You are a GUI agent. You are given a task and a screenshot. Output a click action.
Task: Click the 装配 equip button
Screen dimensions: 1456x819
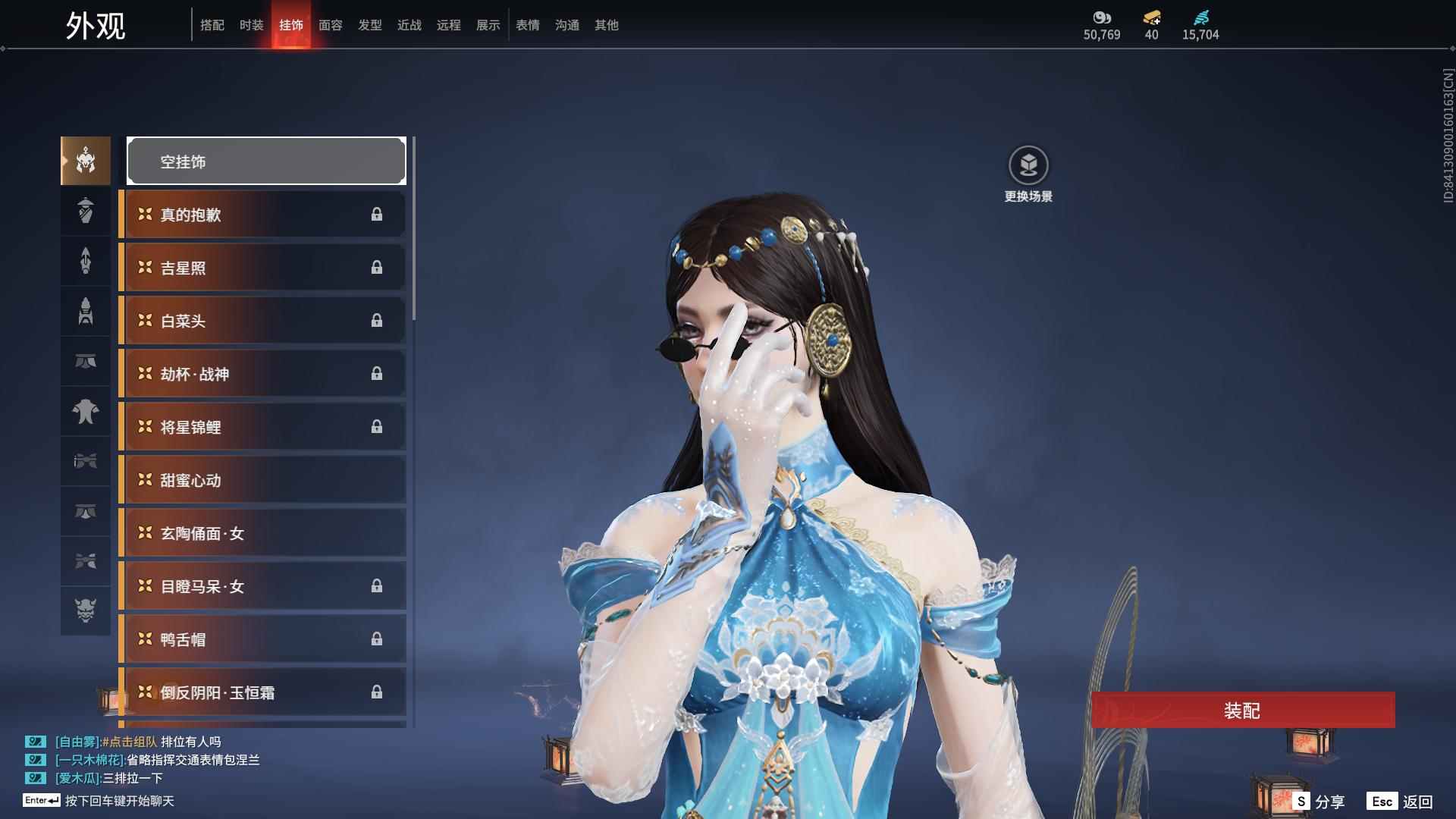1242,711
